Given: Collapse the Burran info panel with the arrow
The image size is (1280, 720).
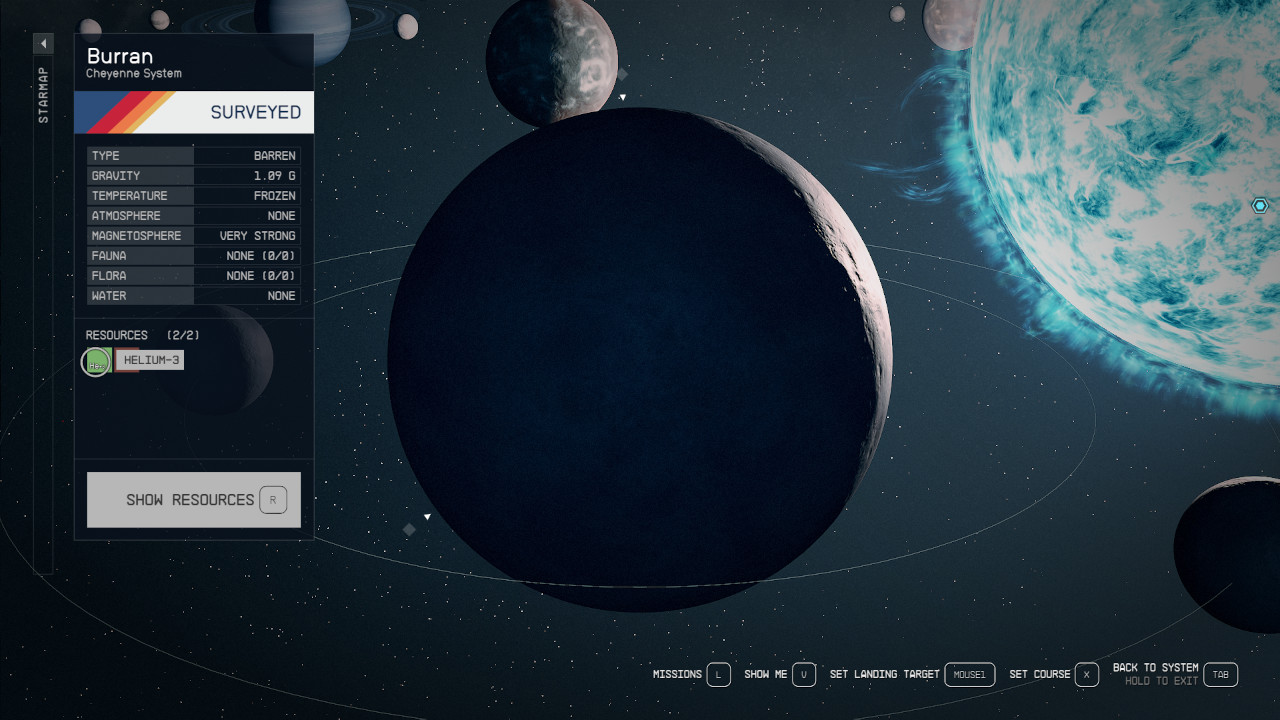Looking at the screenshot, I should coord(43,43).
